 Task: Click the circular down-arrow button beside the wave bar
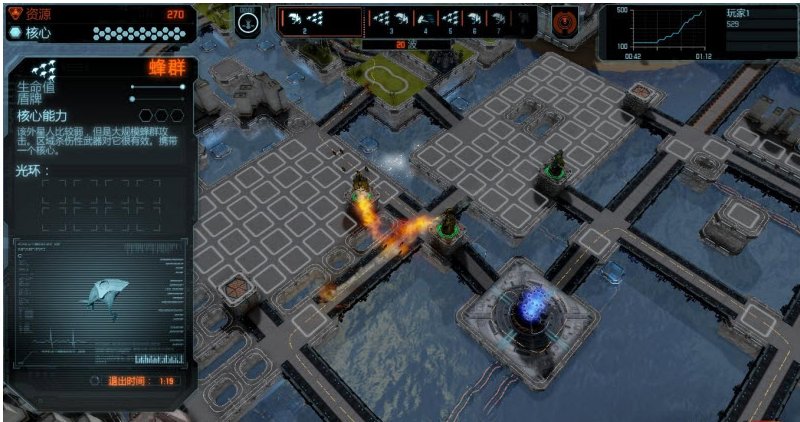[x=247, y=21]
